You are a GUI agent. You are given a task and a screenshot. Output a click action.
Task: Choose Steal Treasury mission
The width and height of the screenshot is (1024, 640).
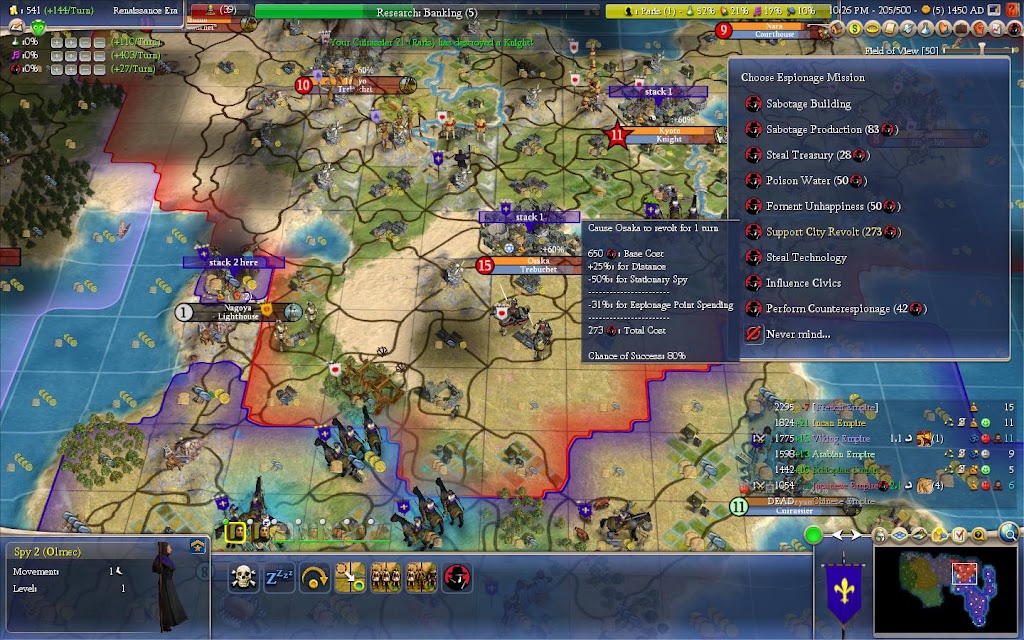(806, 155)
